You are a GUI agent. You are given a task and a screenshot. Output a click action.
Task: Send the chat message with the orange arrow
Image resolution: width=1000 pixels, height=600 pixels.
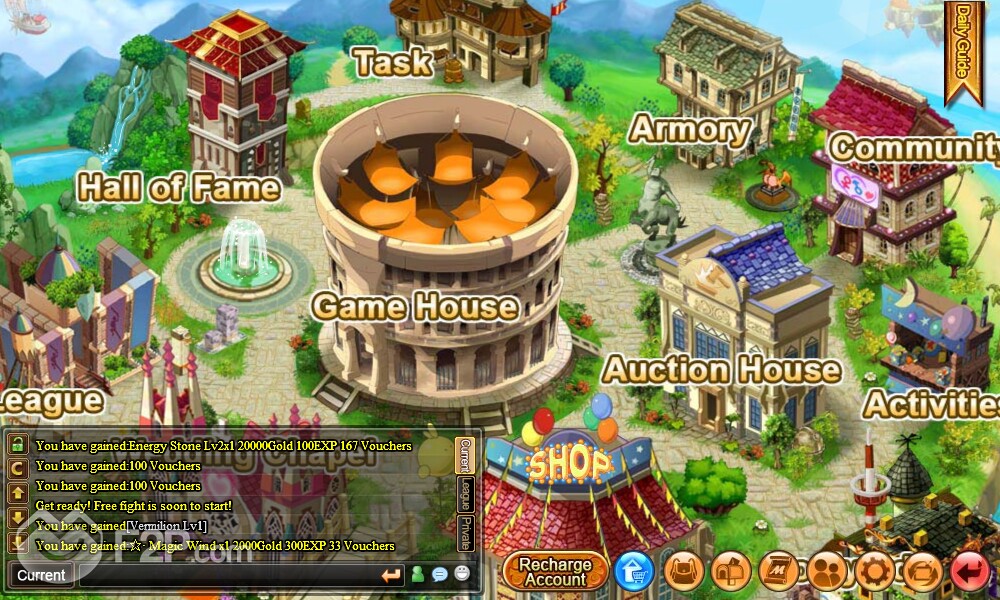coord(391,575)
